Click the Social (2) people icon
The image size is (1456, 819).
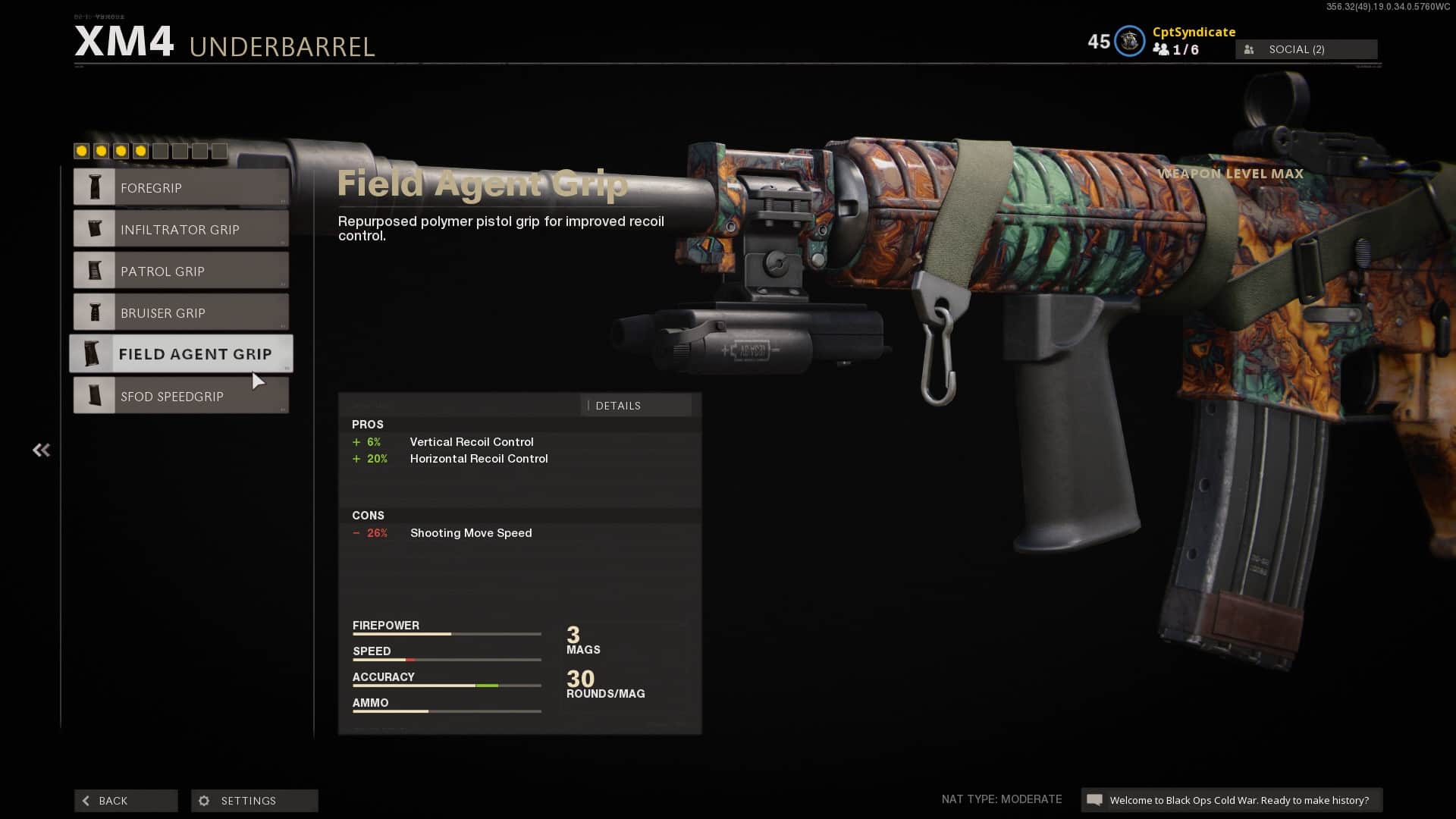1248,49
